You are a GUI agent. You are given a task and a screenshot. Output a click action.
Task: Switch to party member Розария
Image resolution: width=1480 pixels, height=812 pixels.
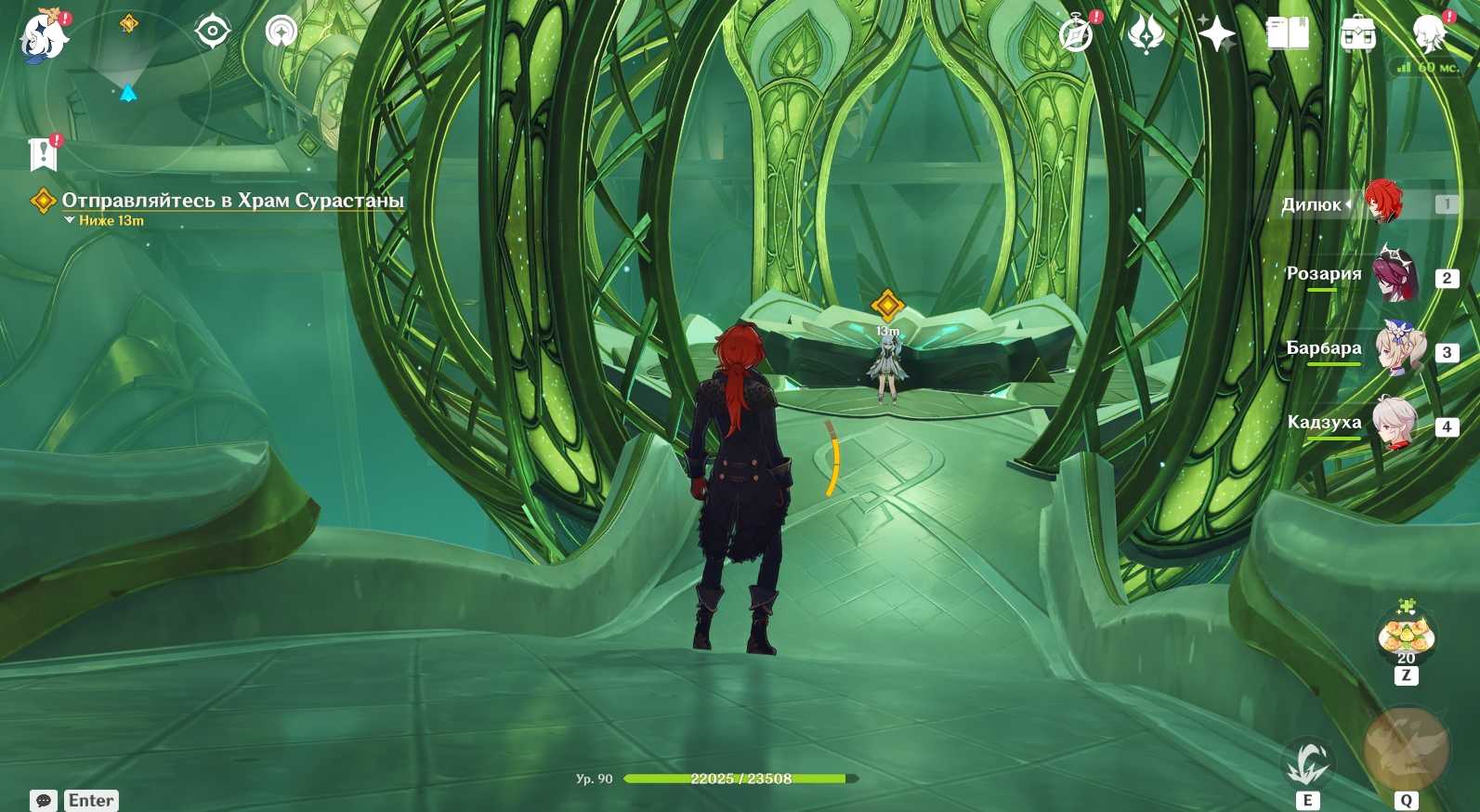(x=1394, y=276)
